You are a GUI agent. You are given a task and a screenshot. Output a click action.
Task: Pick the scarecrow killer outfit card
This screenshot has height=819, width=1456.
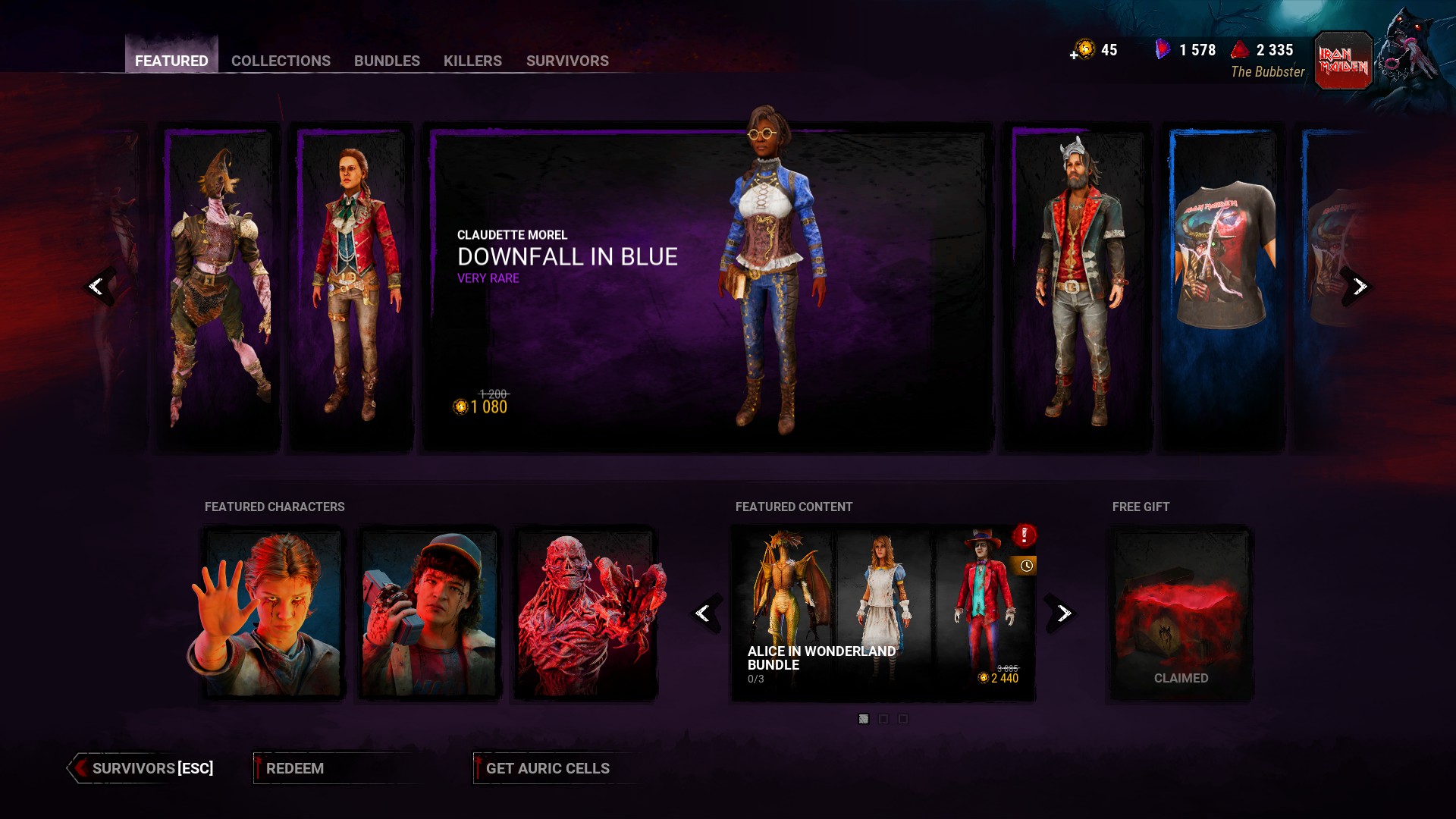coord(220,288)
